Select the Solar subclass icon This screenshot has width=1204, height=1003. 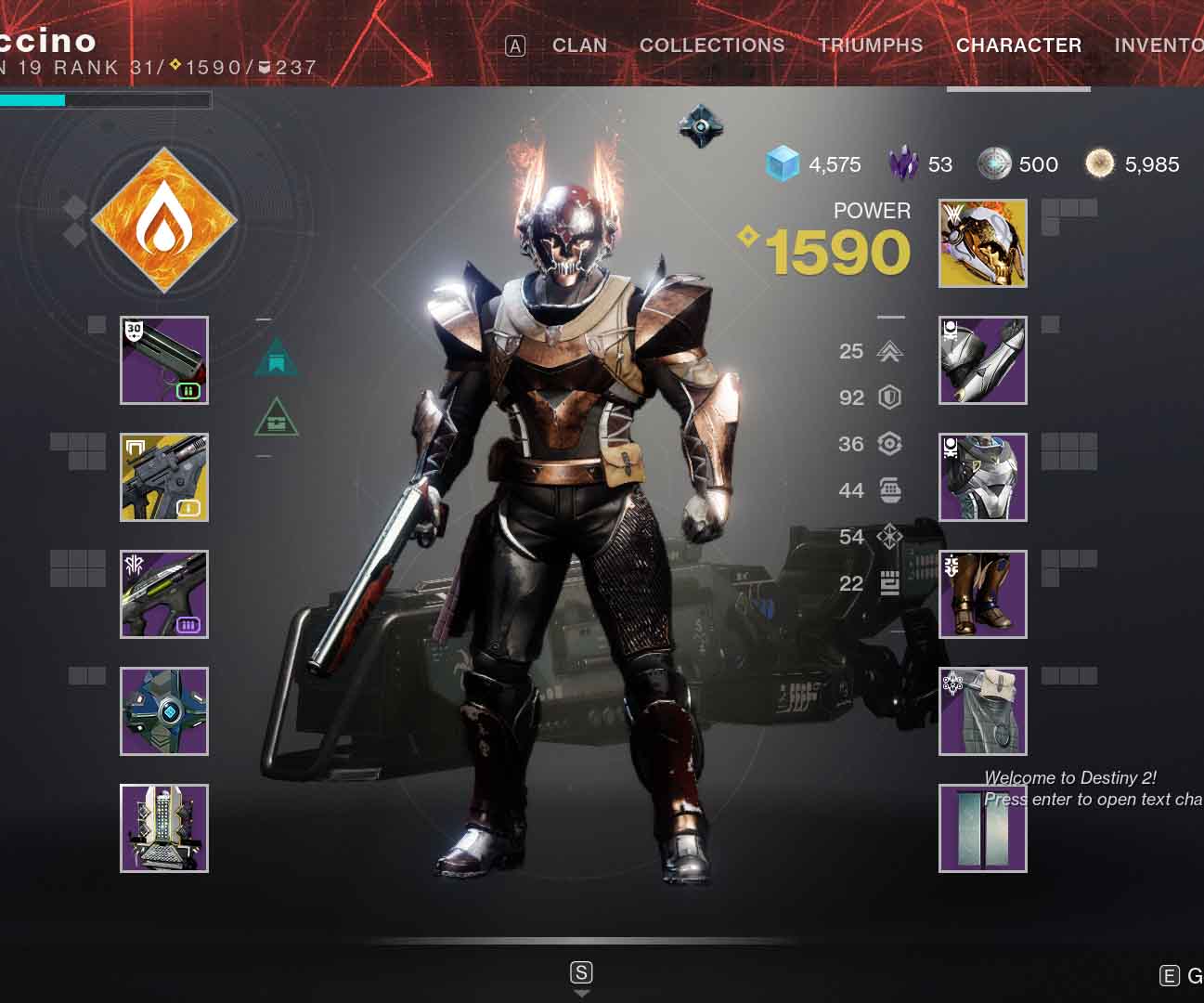[165, 221]
